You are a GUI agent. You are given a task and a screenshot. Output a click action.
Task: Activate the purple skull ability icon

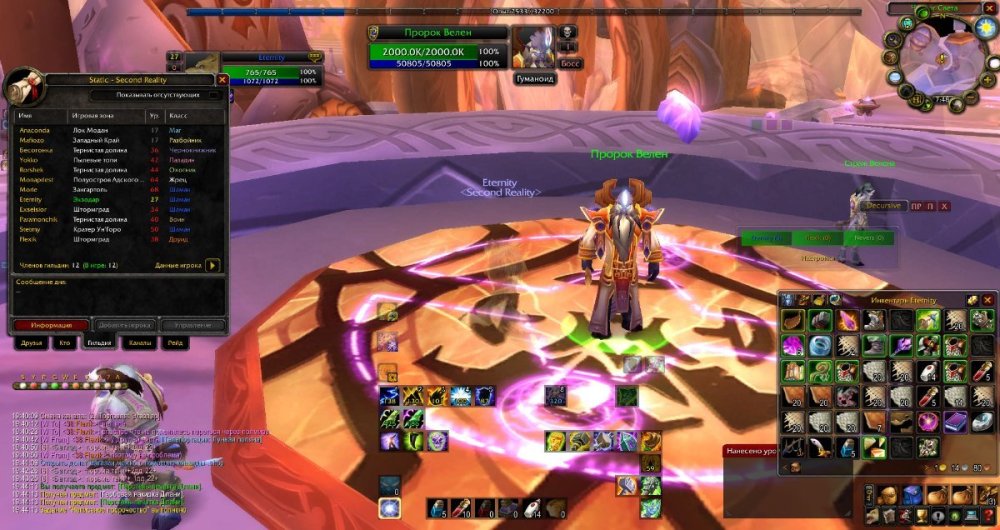pyautogui.click(x=437, y=441)
